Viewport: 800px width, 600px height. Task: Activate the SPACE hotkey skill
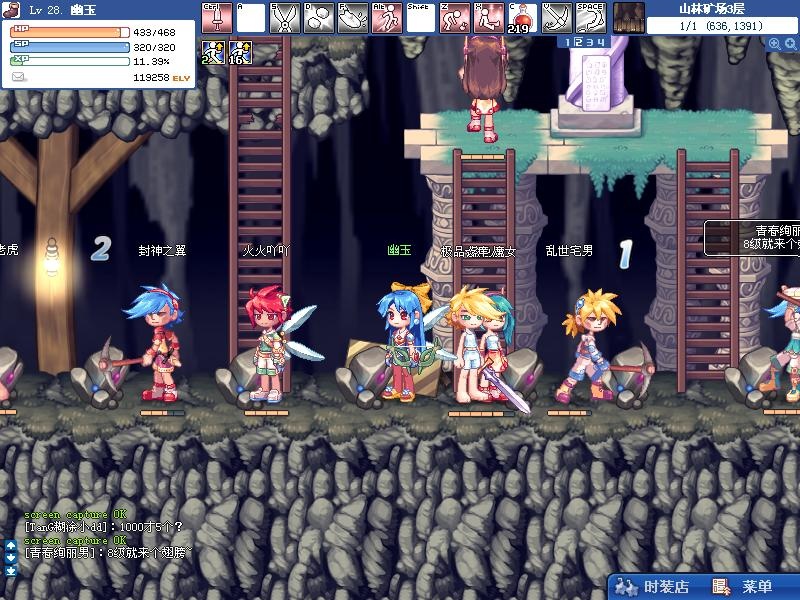[590, 17]
